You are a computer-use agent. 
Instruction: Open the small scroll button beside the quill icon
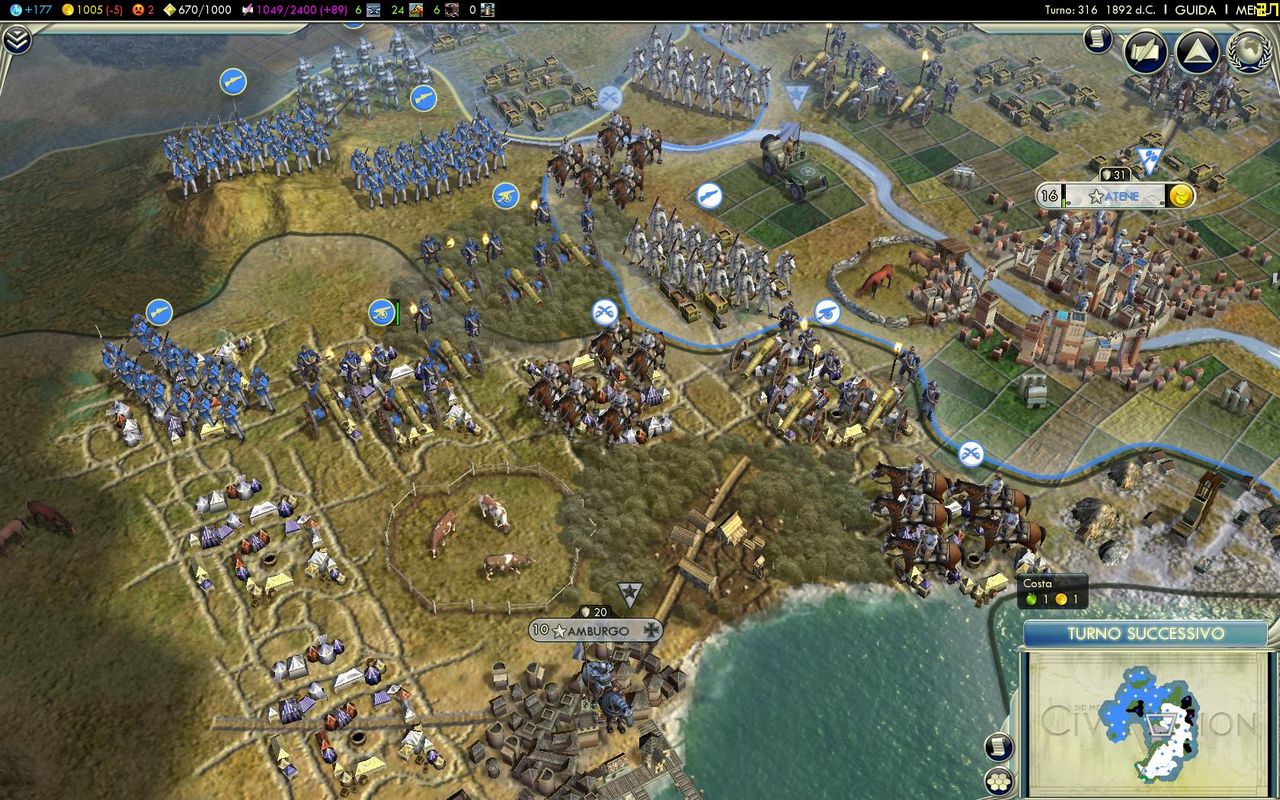tap(1097, 40)
